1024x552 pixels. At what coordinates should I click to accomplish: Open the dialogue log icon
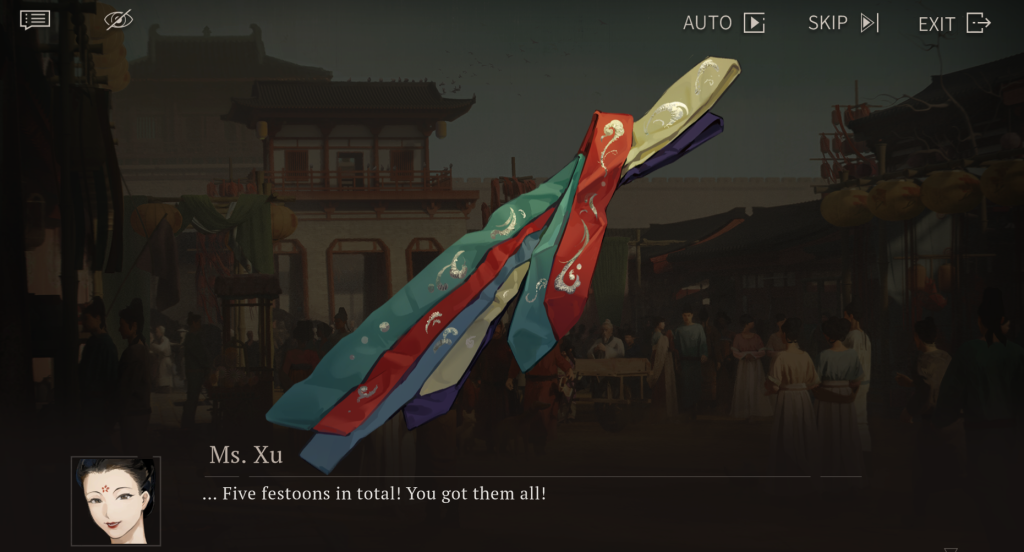click(x=35, y=20)
